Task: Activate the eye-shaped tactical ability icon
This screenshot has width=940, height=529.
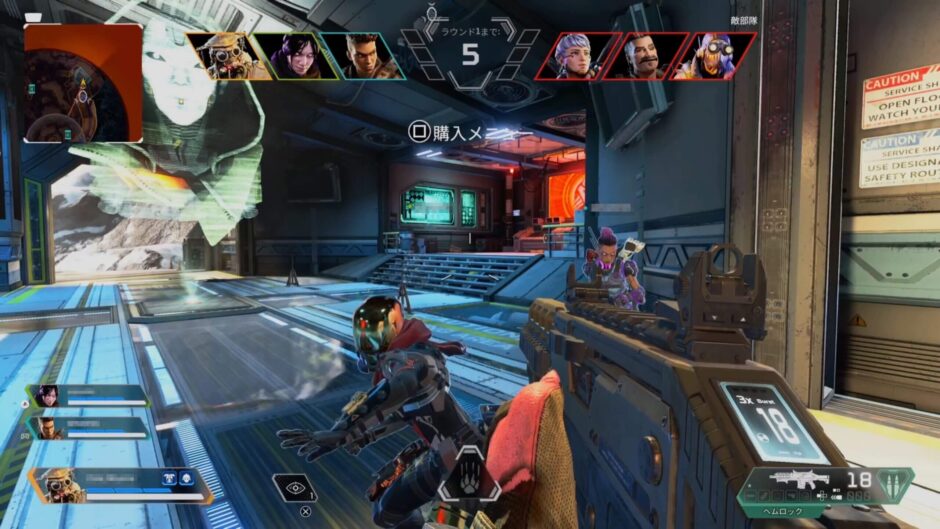Action: click(294, 487)
